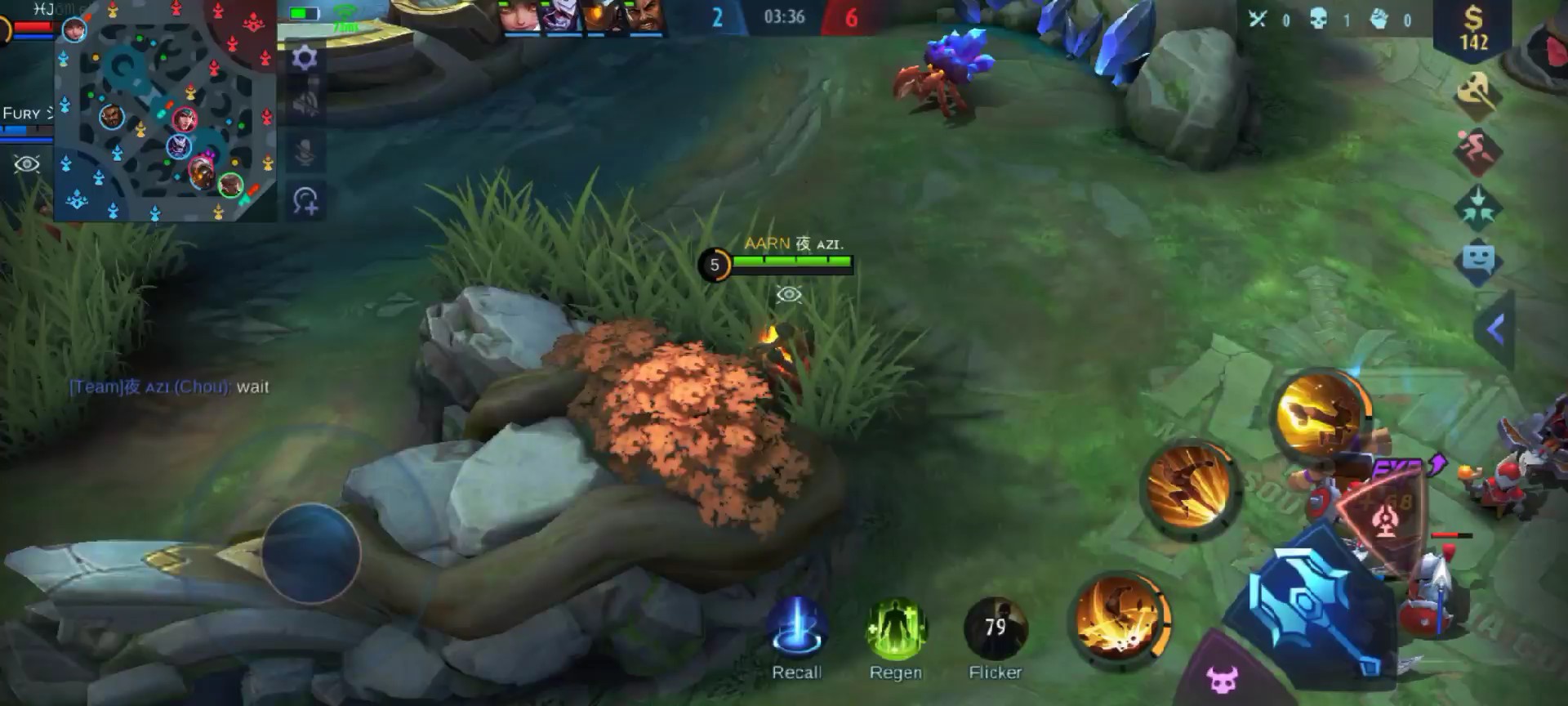
Task: Send the running-figure retreat signal
Action: click(x=1478, y=150)
